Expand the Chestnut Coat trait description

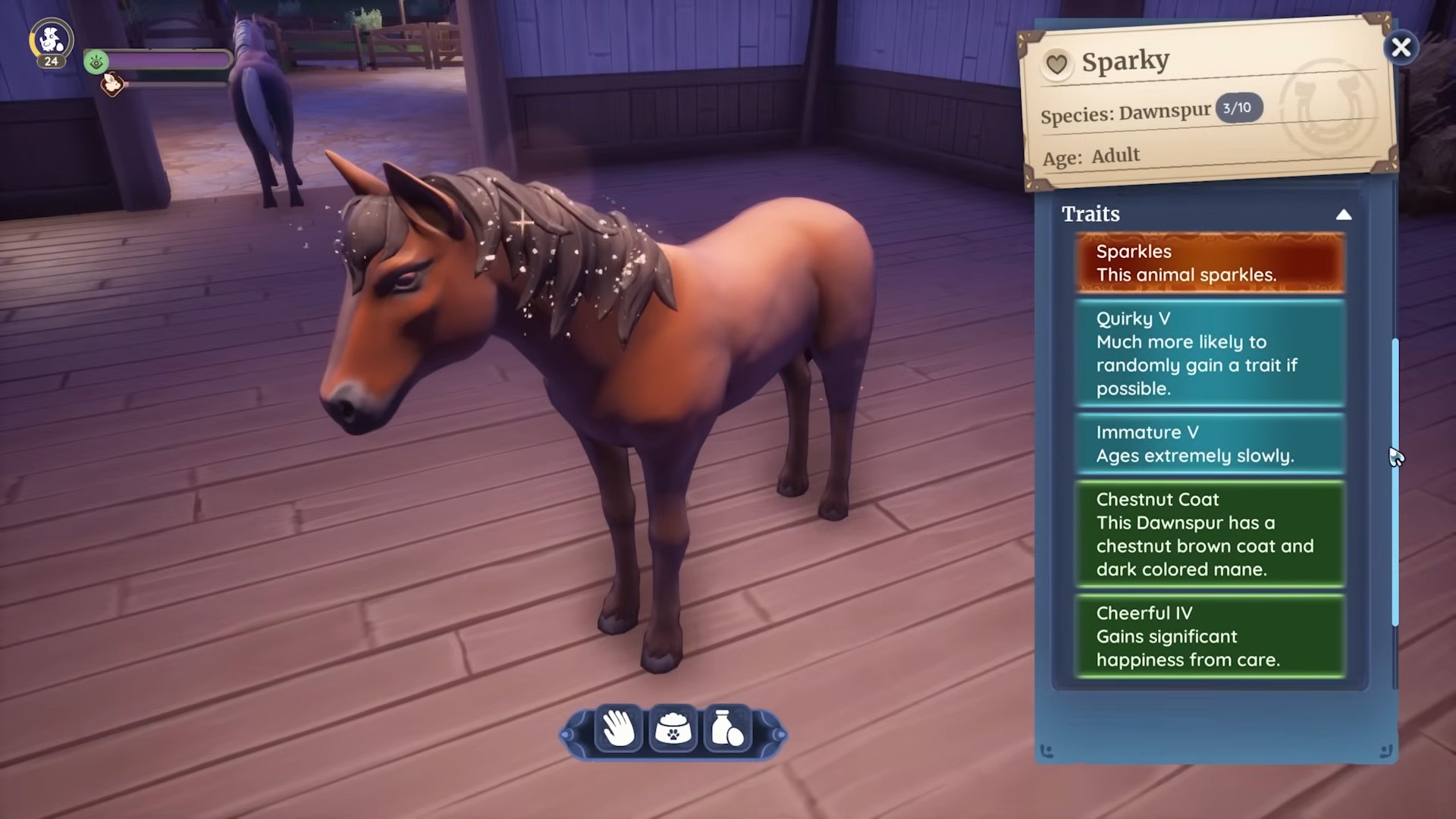1210,534
